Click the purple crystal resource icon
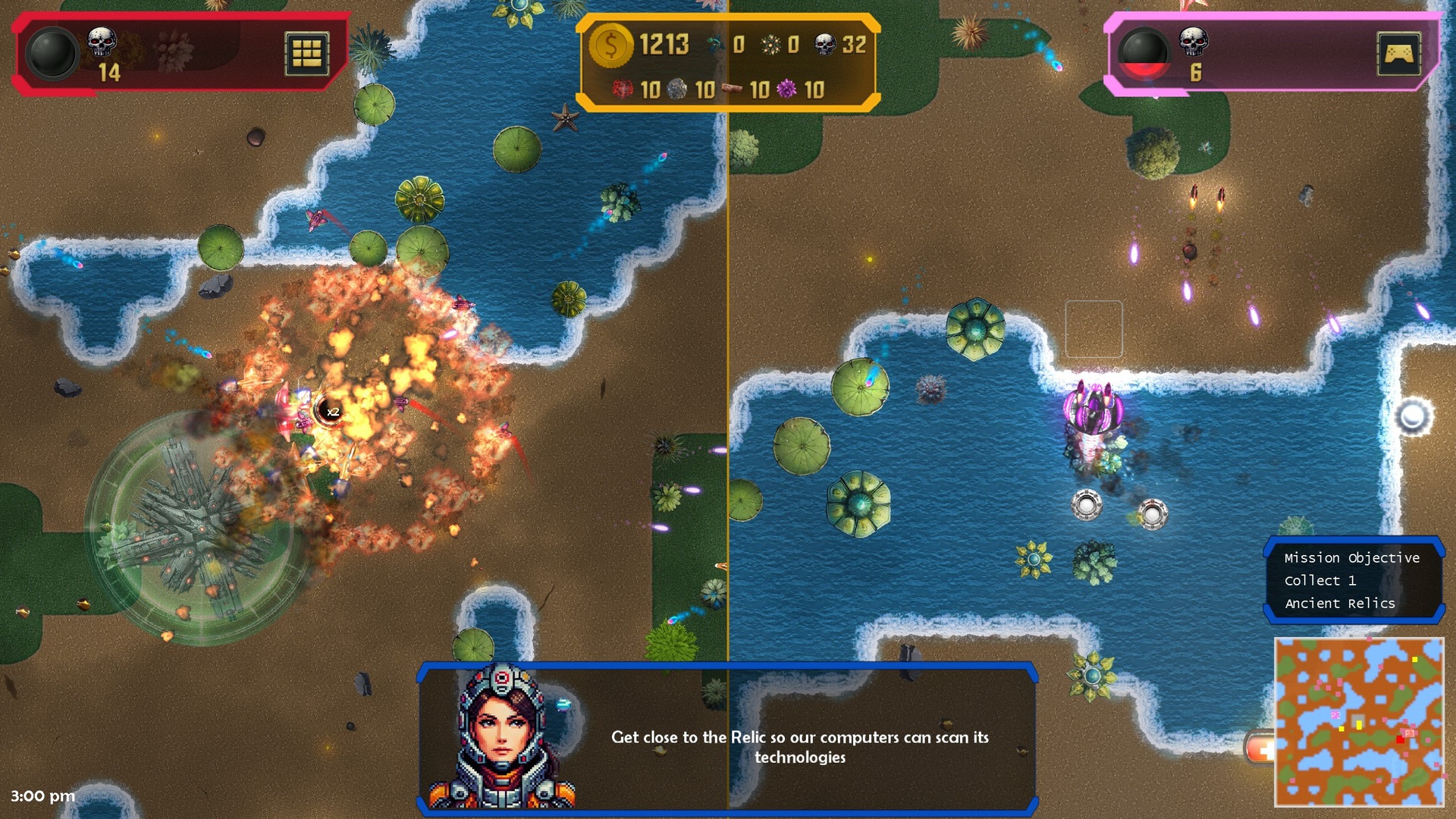The height and width of the screenshot is (819, 1456). (x=786, y=89)
